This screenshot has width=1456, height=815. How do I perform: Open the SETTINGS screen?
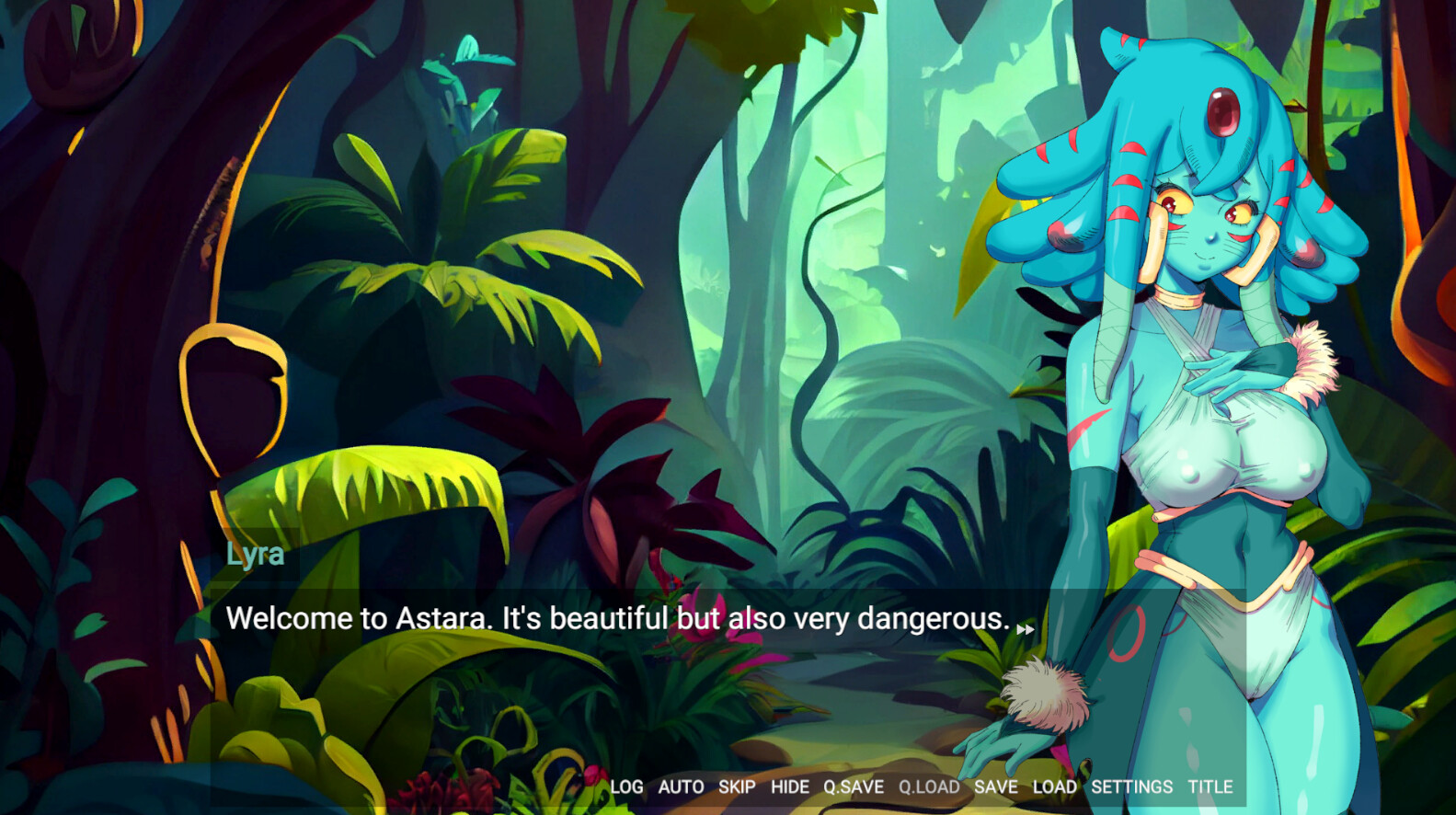[x=1129, y=786]
